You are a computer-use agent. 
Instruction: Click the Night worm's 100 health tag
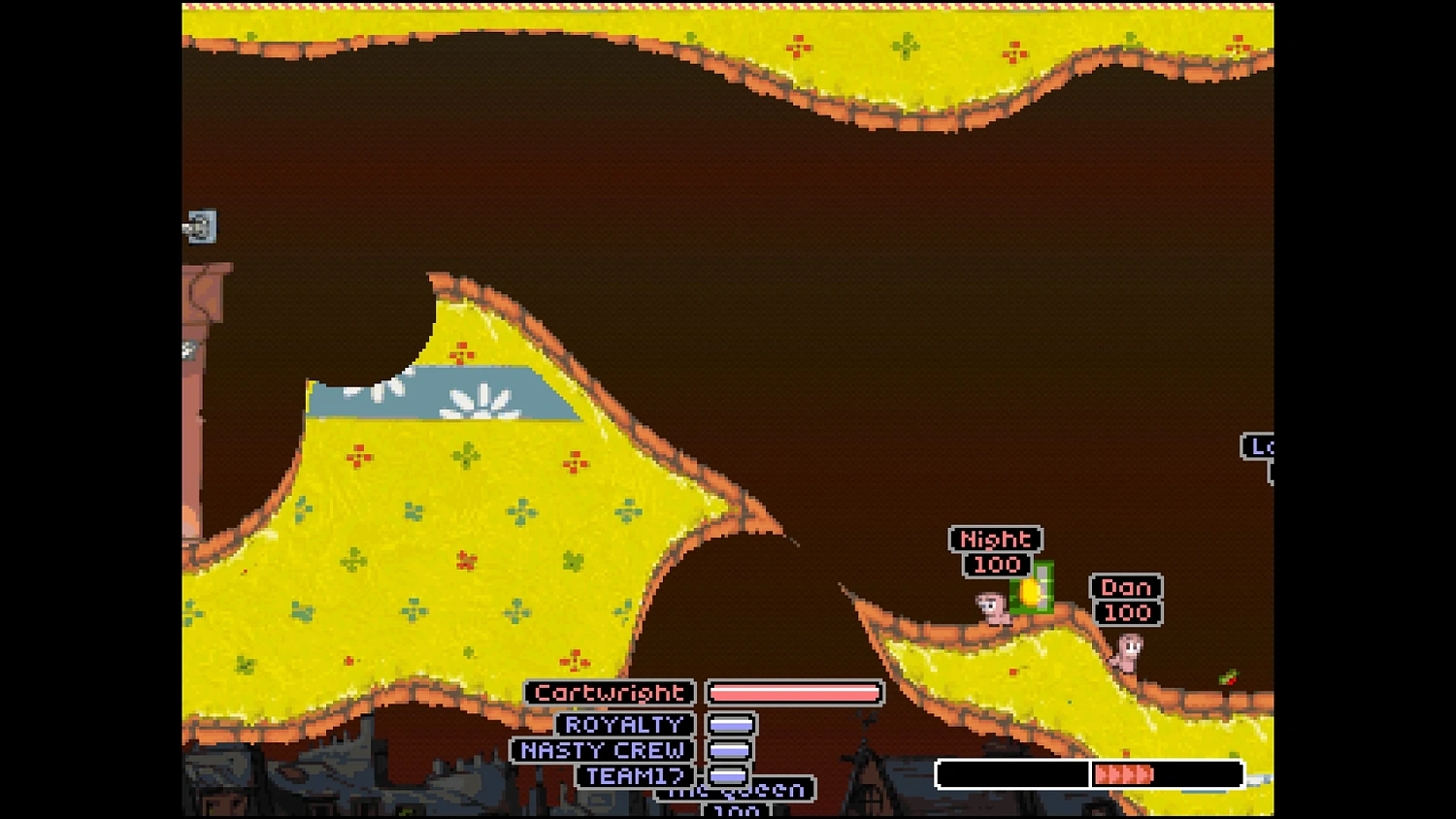(995, 565)
